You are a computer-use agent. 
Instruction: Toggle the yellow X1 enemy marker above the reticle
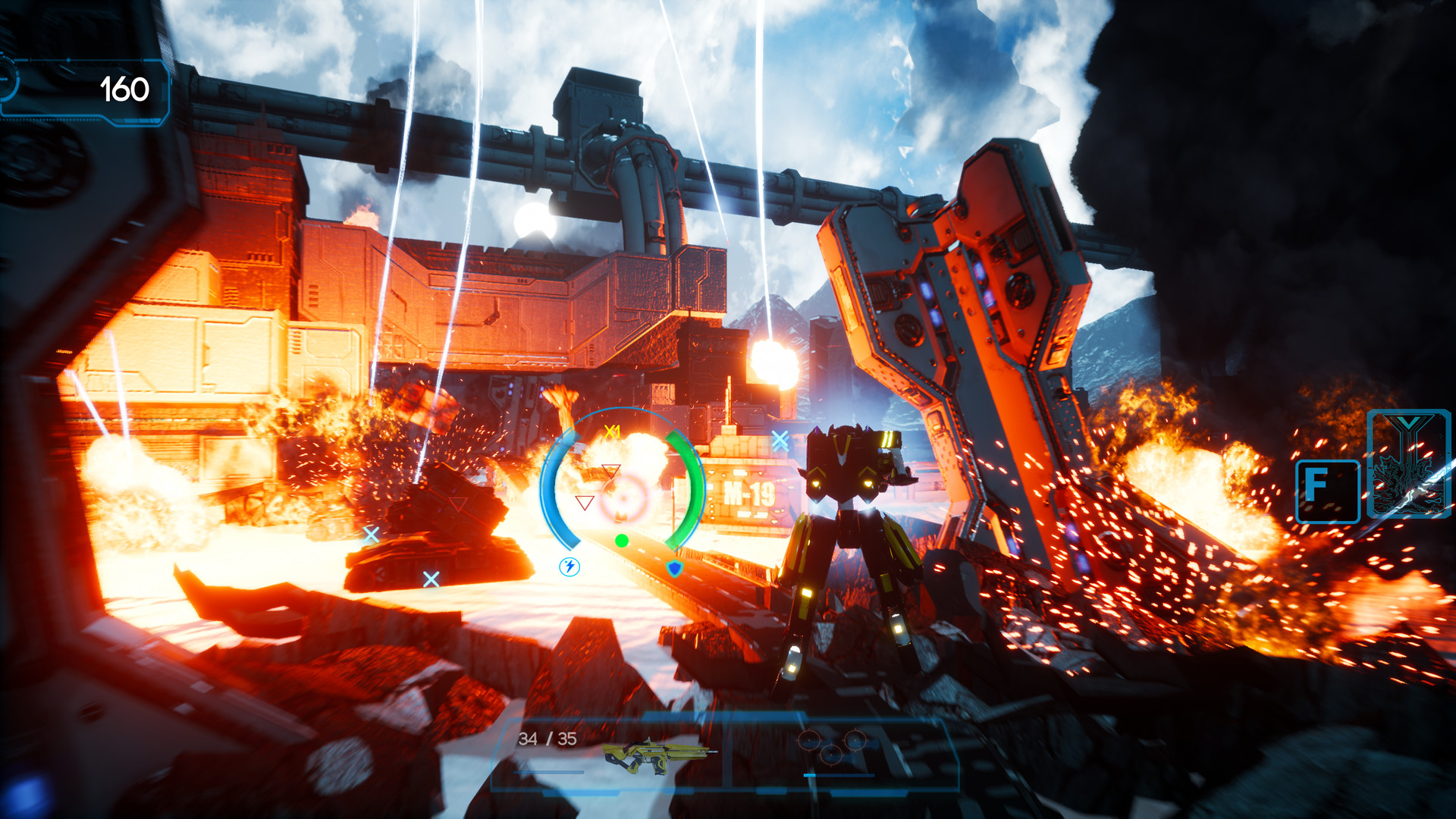tap(612, 433)
